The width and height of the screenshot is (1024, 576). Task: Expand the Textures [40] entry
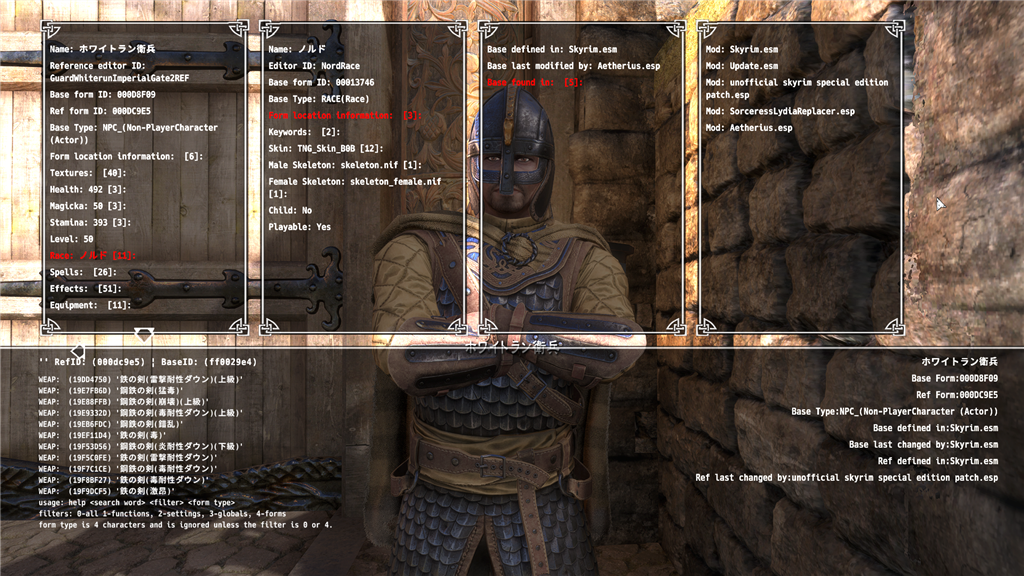tap(85, 174)
